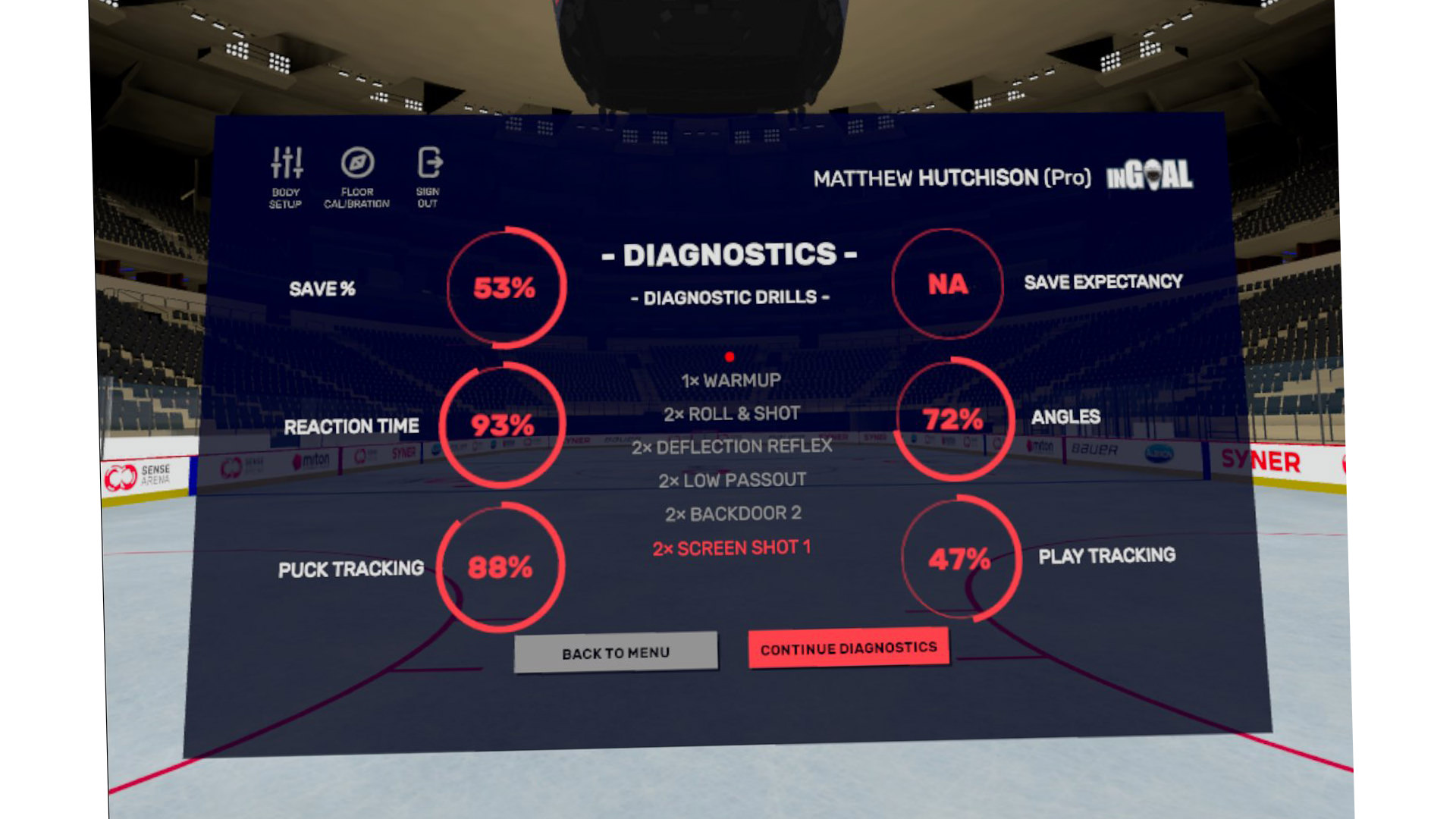This screenshot has height=819, width=1456.
Task: Sign out of the profile
Action: point(428,176)
